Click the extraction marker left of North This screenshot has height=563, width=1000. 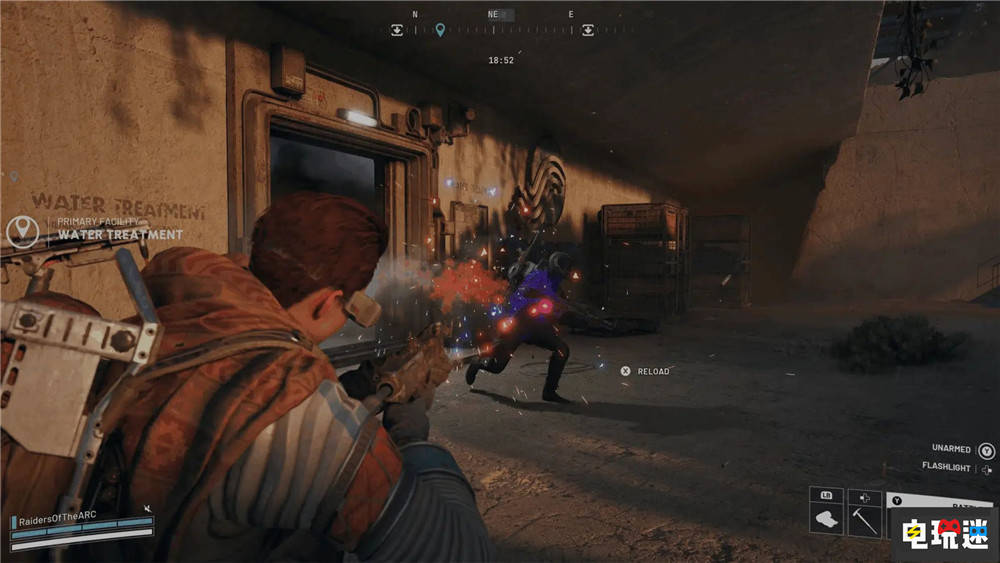point(397,30)
